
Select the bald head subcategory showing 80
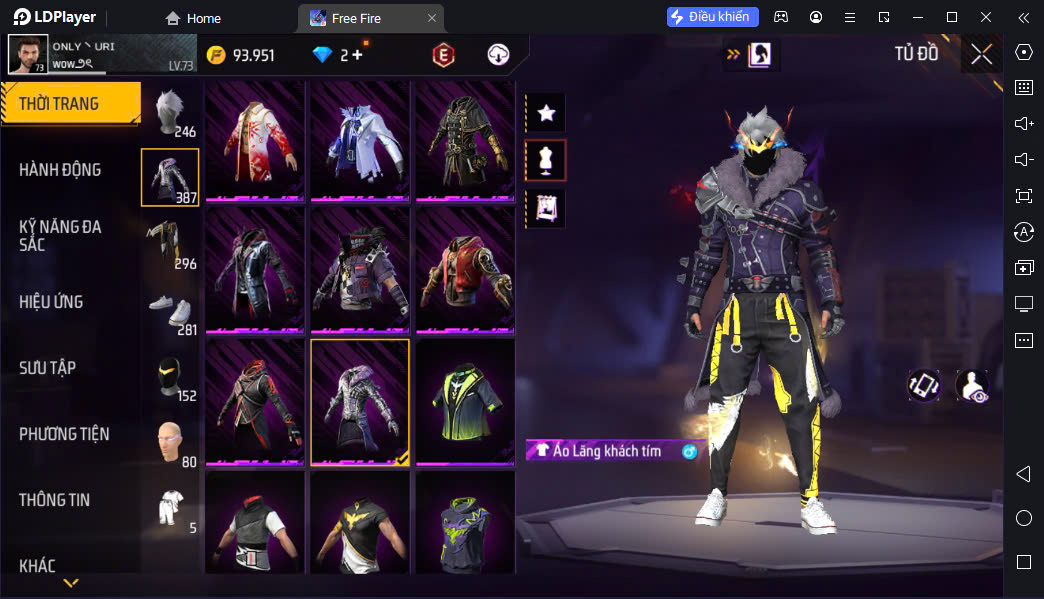pyautogui.click(x=170, y=442)
